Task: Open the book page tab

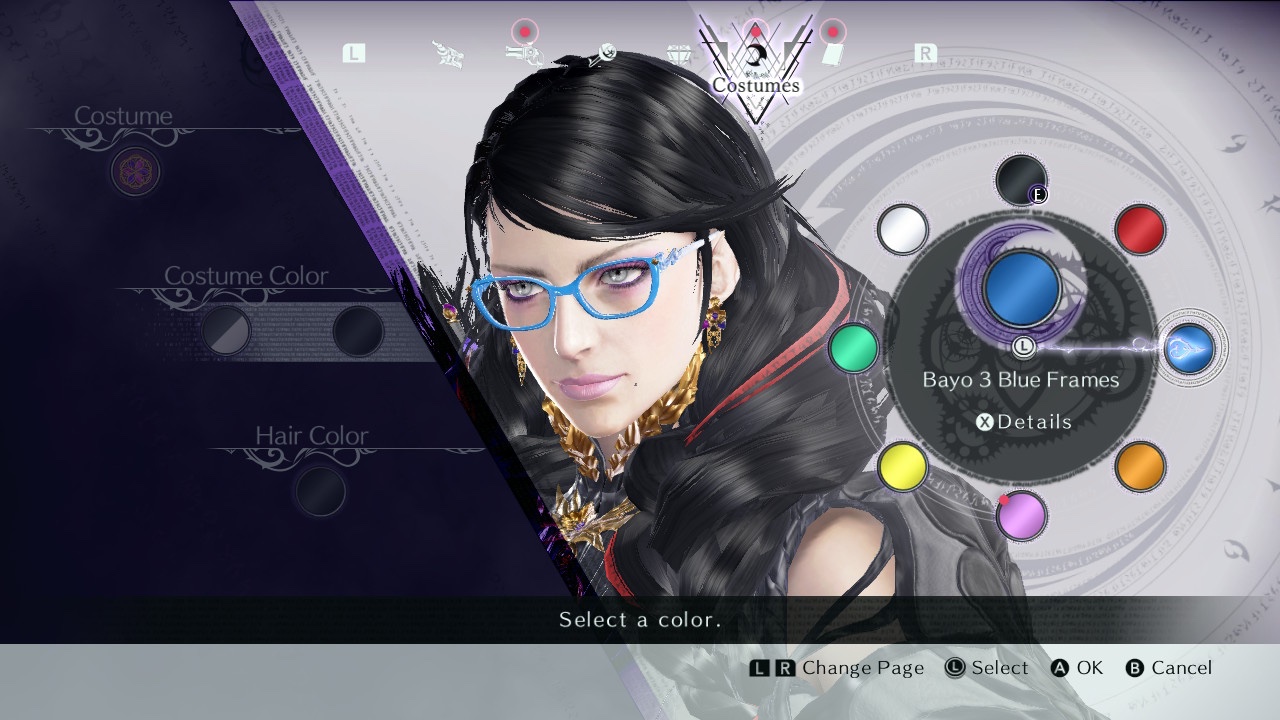Action: [832, 54]
